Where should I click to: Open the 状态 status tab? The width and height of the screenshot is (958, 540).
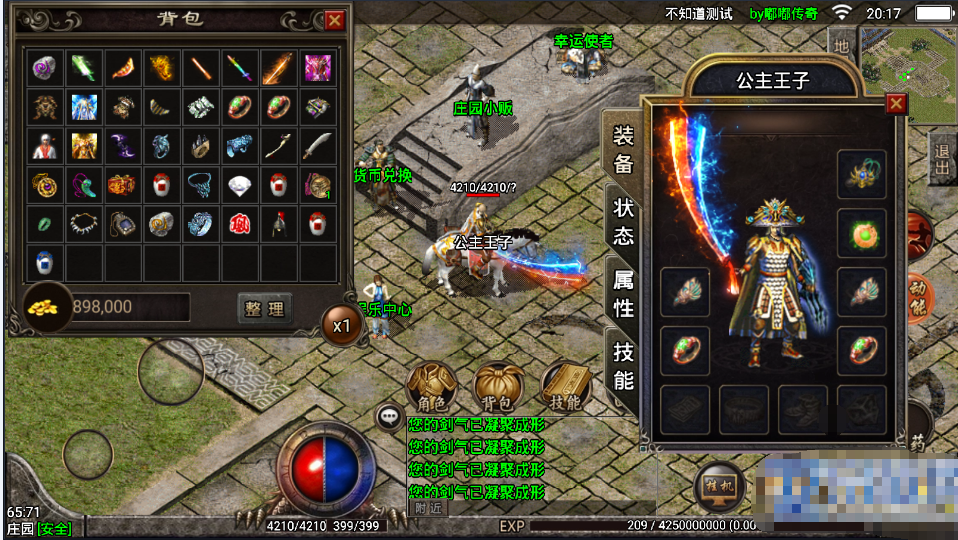click(x=623, y=221)
